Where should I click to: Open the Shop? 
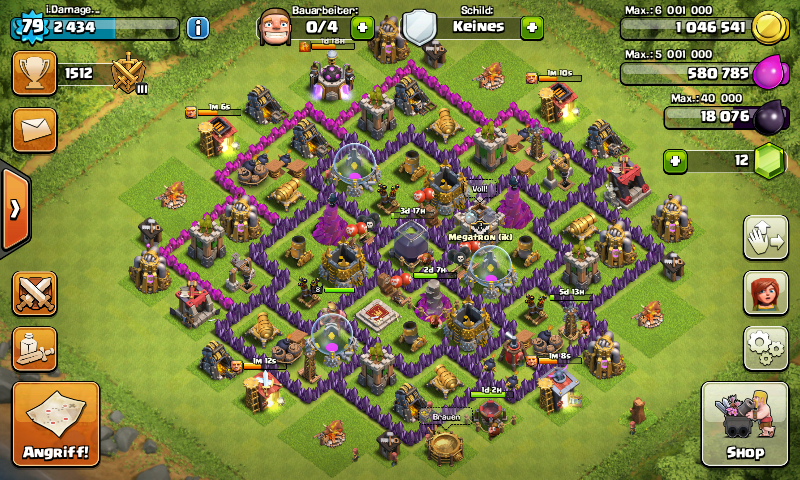[745, 424]
